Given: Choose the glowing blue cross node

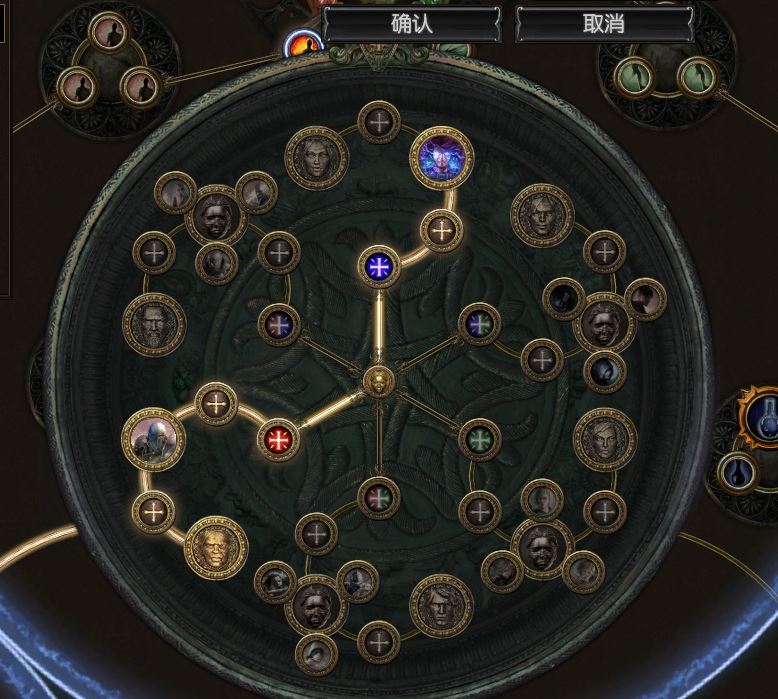Looking at the screenshot, I should tap(379, 266).
